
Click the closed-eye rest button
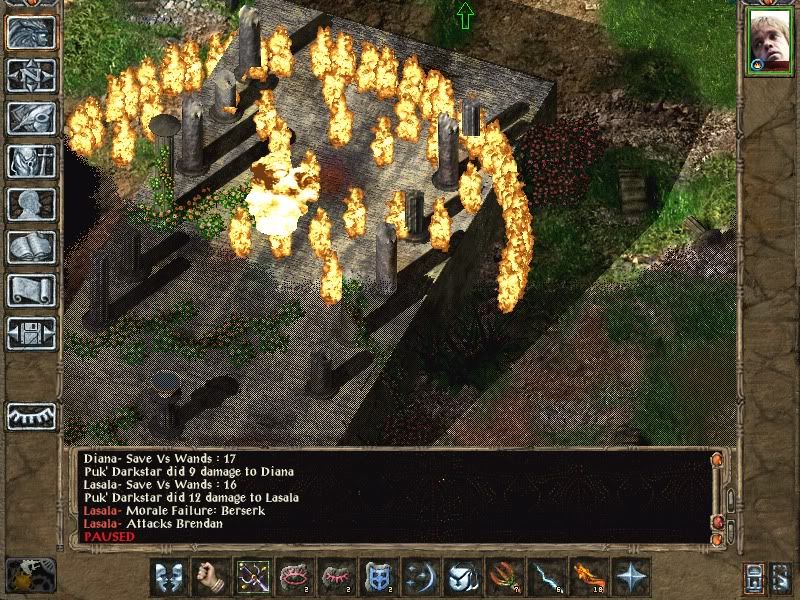click(x=31, y=416)
